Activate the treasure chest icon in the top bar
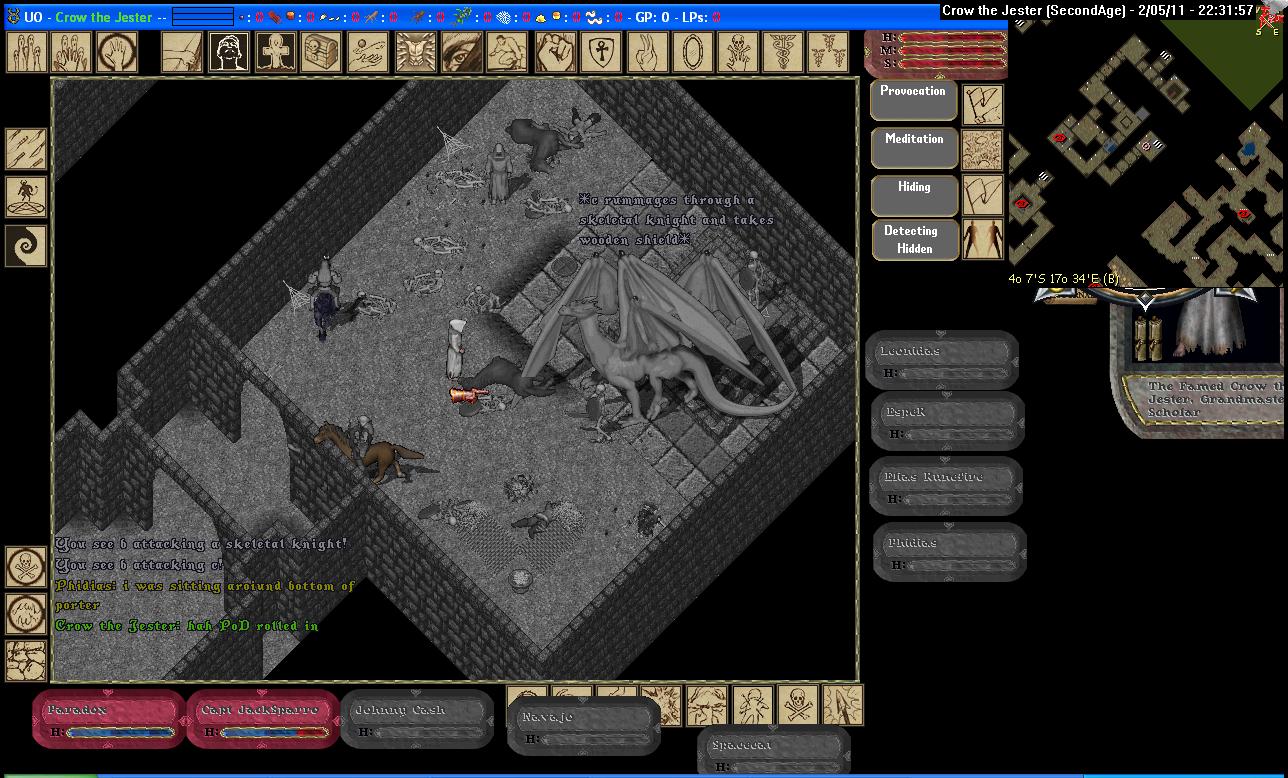1288x778 pixels. (x=321, y=52)
